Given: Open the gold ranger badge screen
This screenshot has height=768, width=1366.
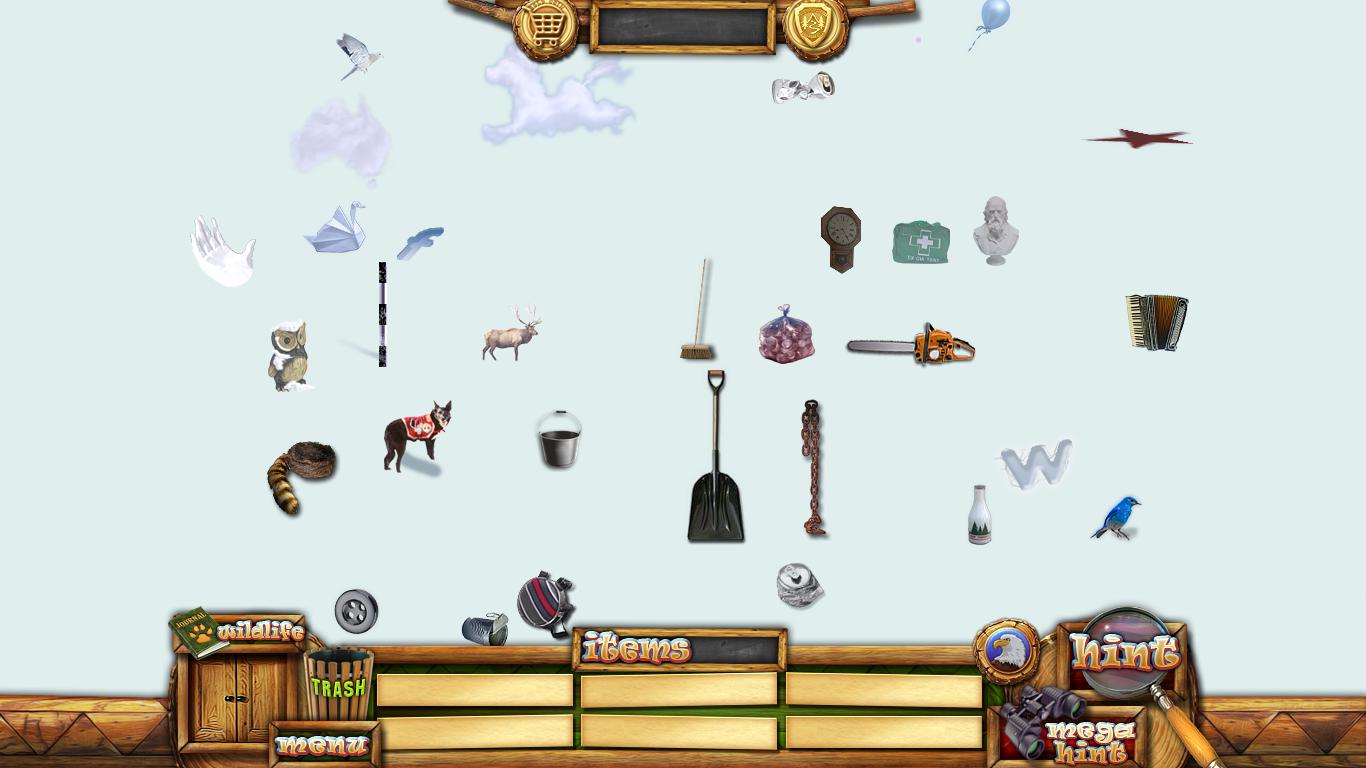Looking at the screenshot, I should point(815,27).
